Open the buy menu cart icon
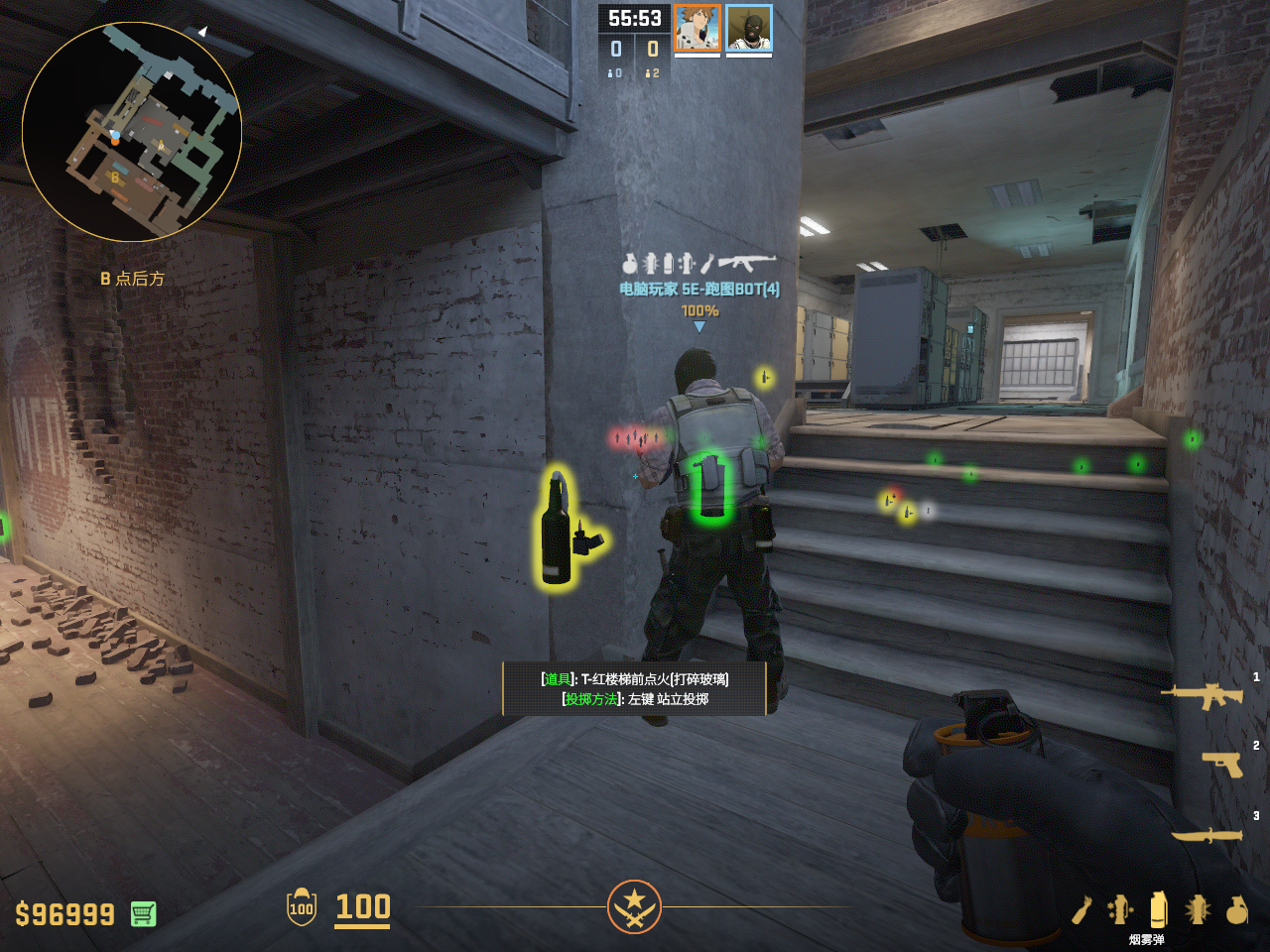Image resolution: width=1270 pixels, height=952 pixels. pos(143,913)
